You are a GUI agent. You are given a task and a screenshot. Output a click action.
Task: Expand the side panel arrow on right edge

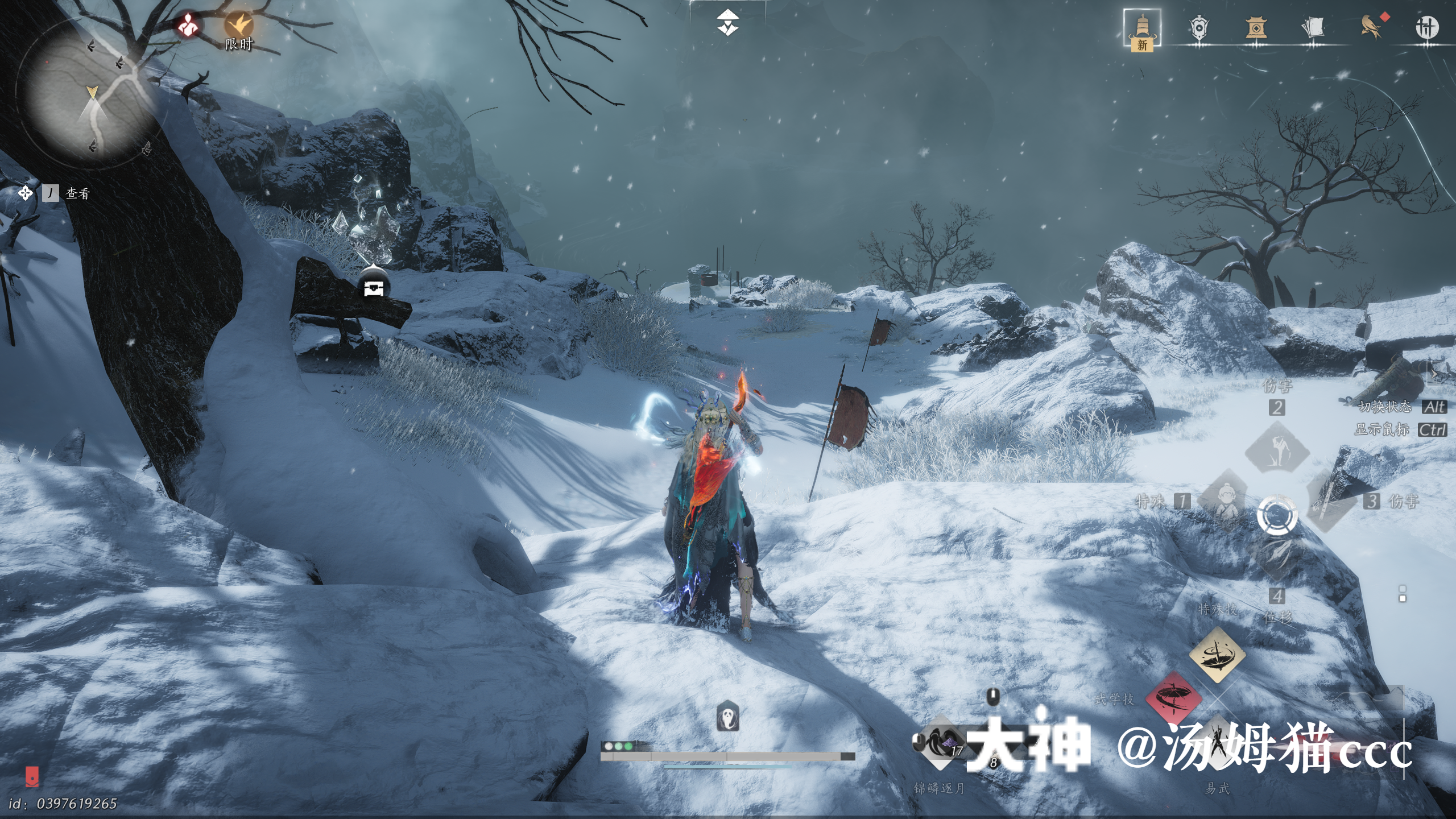pyautogui.click(x=1435, y=374)
